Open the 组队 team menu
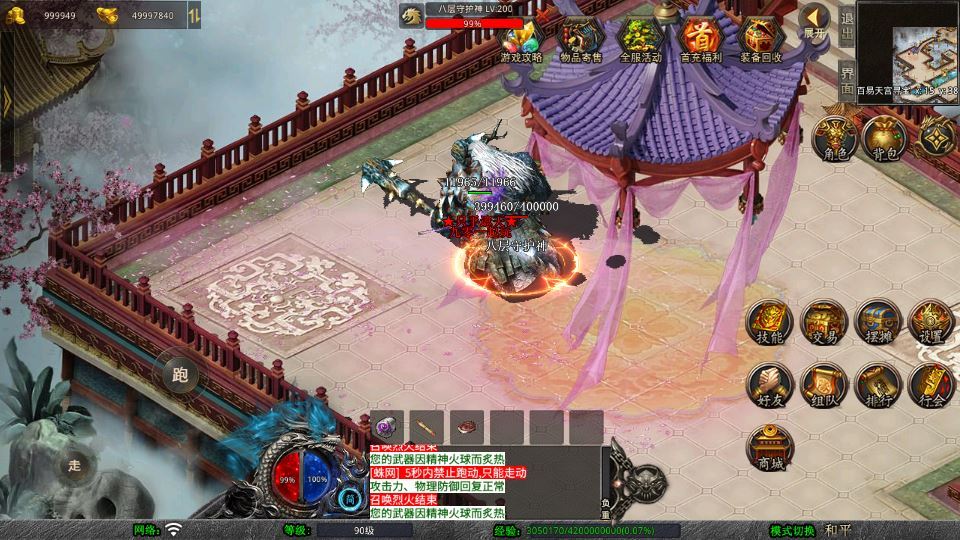This screenshot has height=540, width=960. click(824, 385)
